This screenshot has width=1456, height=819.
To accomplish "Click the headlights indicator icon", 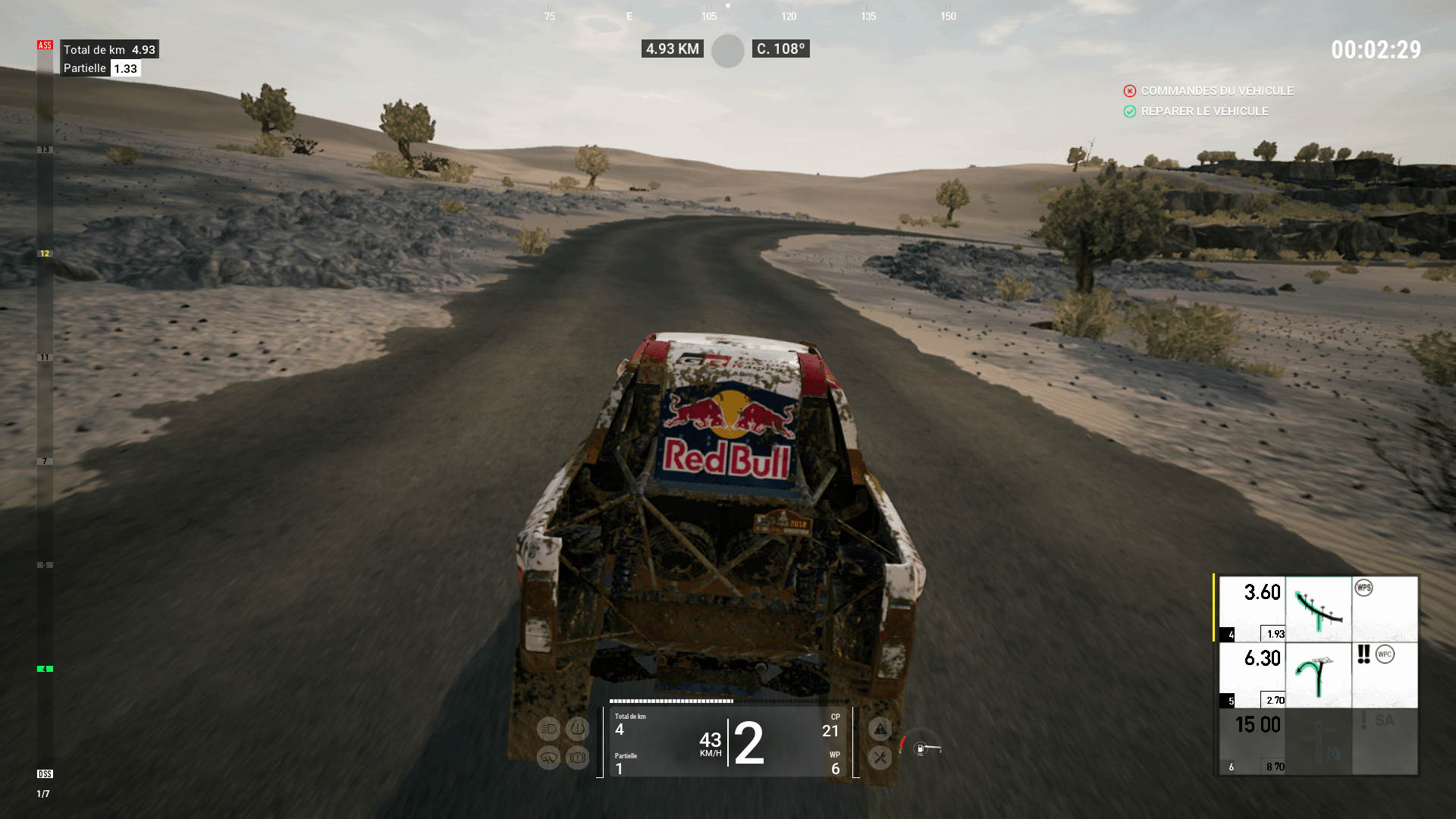I will [x=548, y=730].
